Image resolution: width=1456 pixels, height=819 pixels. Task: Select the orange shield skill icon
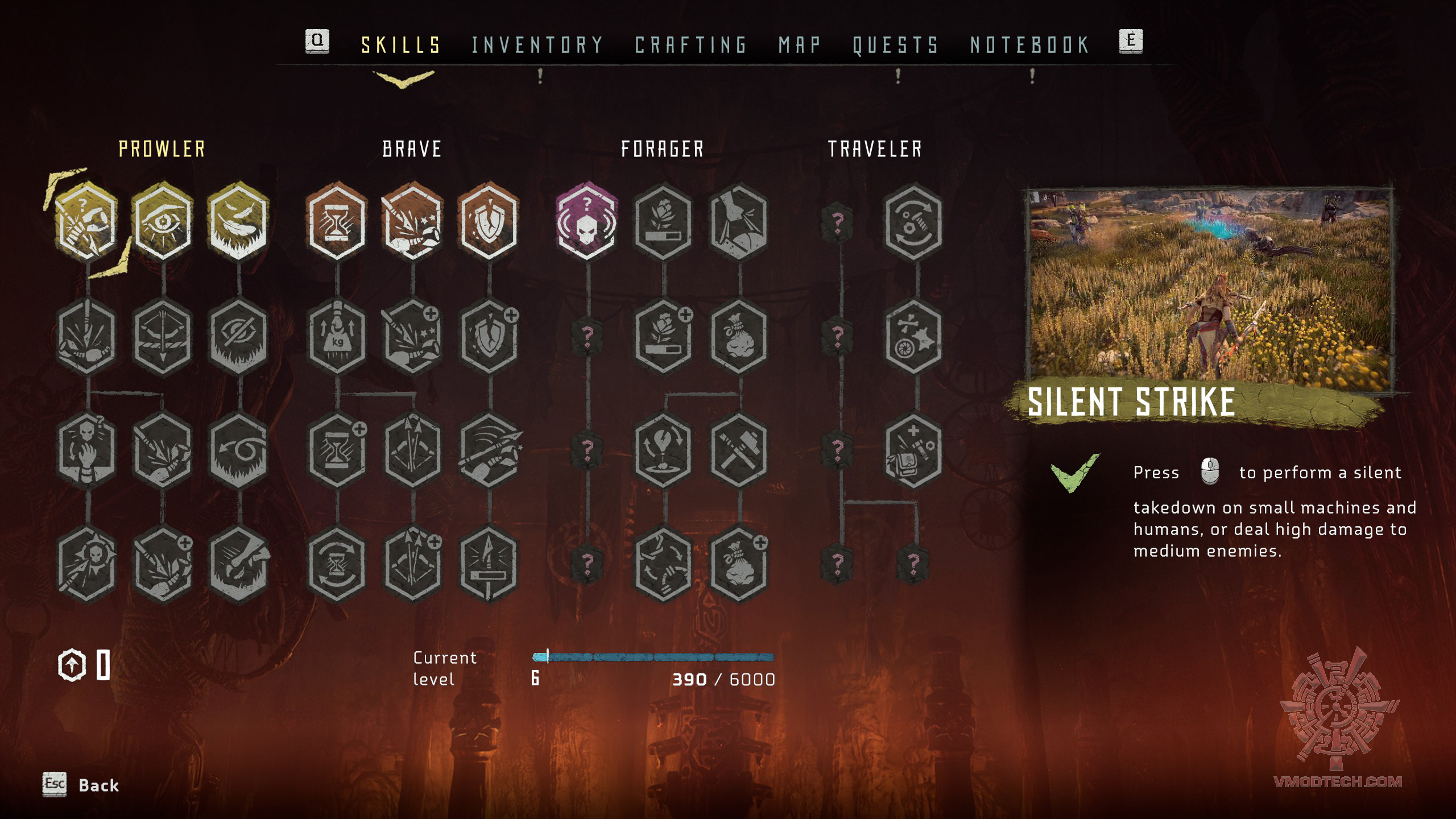pos(489,222)
